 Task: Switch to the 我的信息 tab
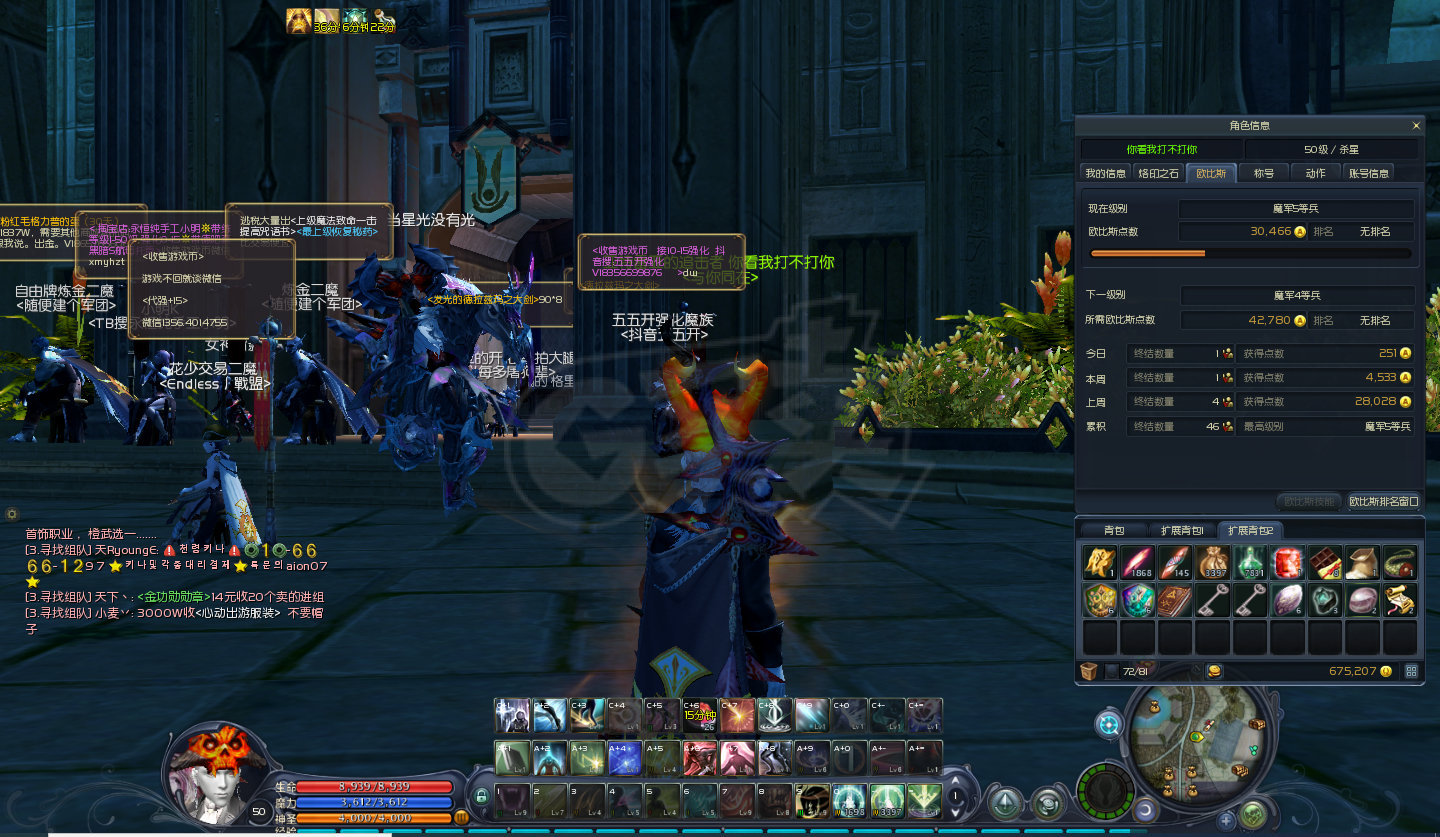tap(1106, 173)
